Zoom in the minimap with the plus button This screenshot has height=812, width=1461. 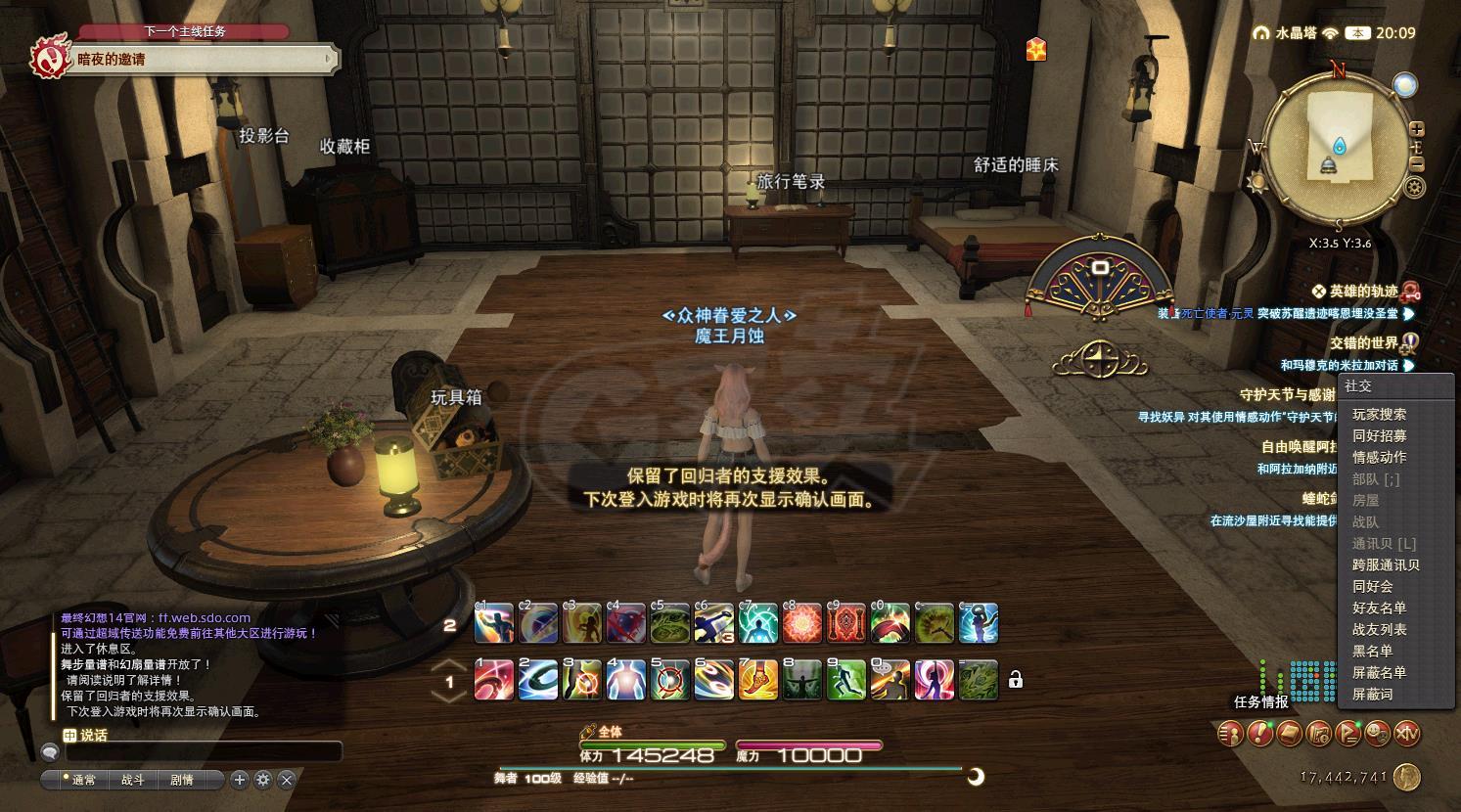click(x=1417, y=130)
